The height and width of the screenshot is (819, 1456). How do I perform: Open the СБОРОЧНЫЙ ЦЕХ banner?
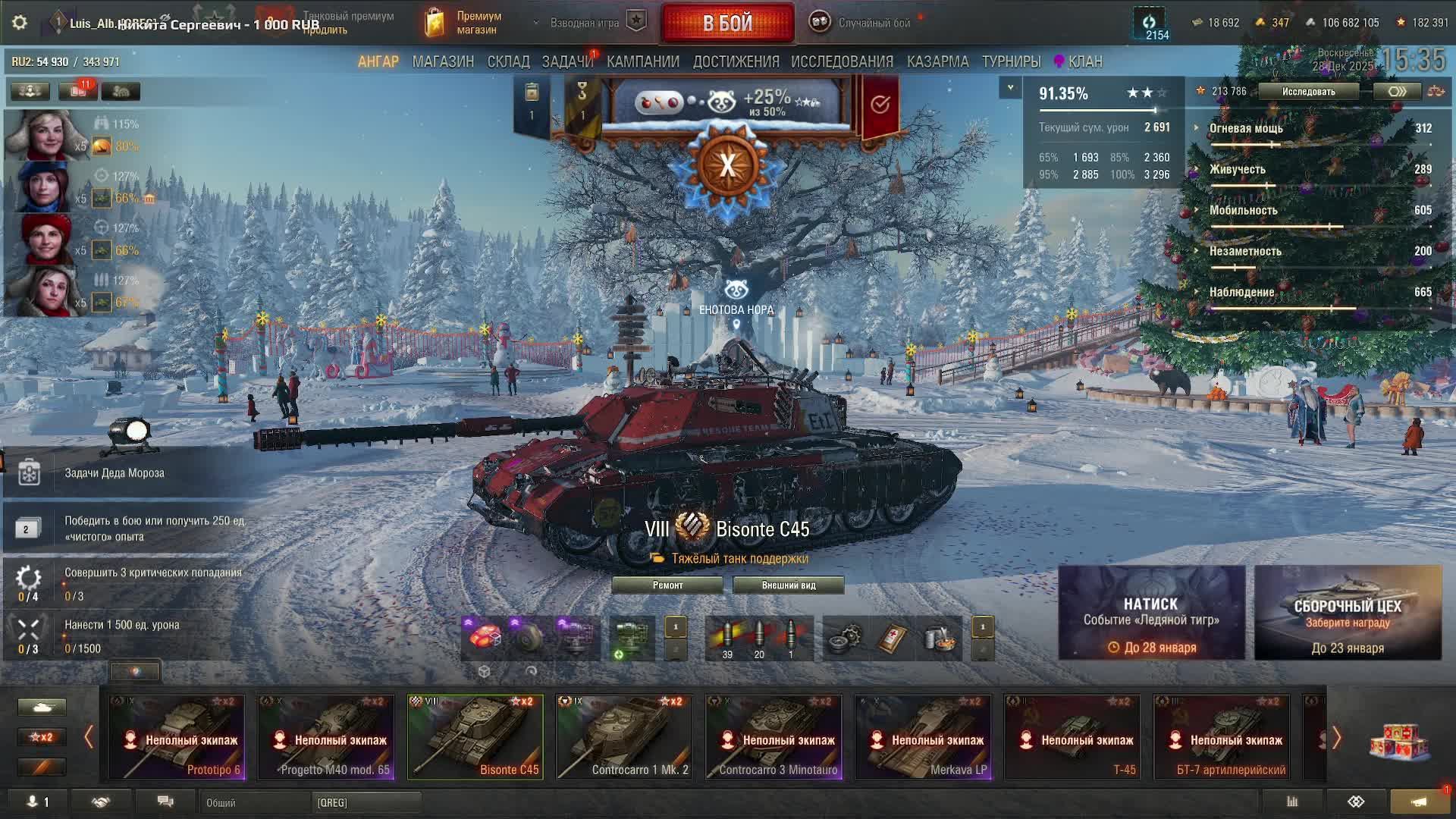pyautogui.click(x=1348, y=613)
